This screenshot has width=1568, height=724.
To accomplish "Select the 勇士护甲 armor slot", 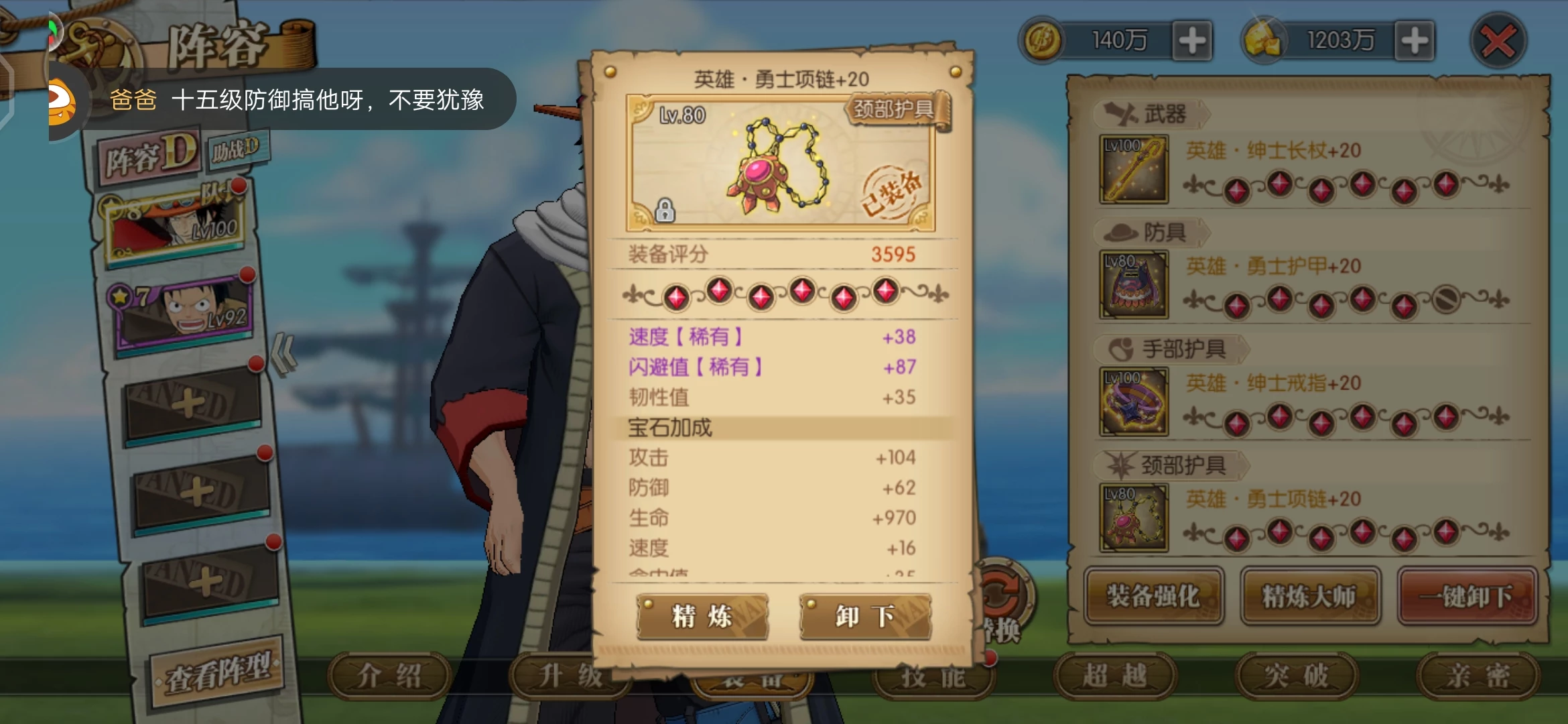I will (1134, 285).
